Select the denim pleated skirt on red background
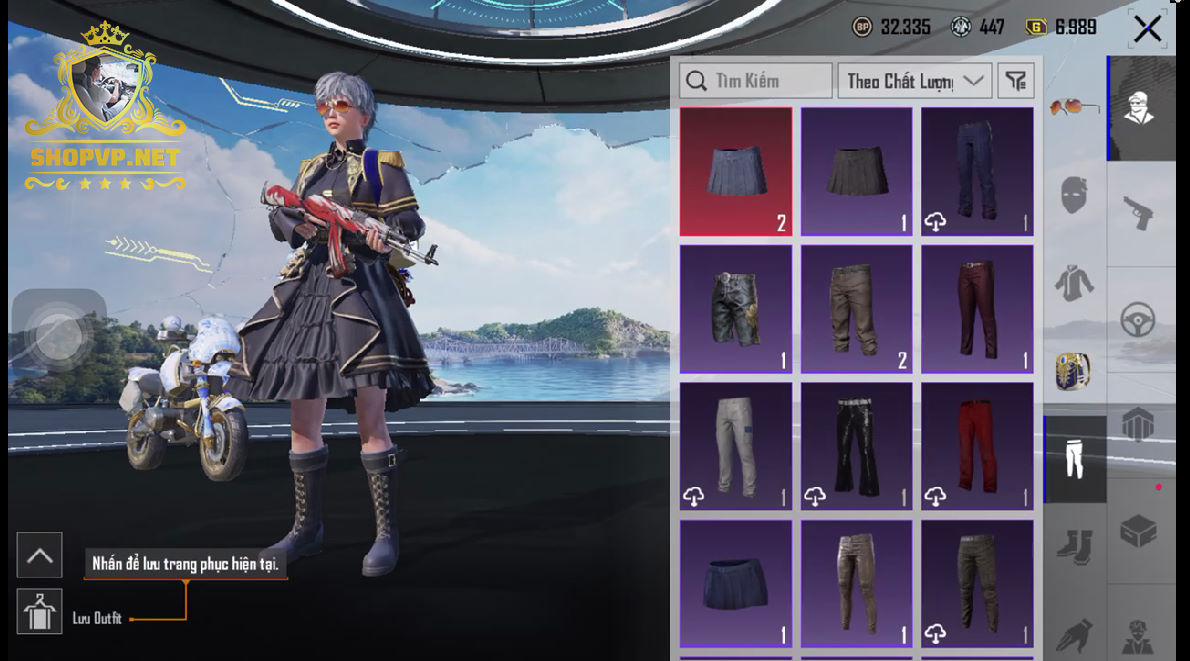The width and height of the screenshot is (1190, 661). [736, 171]
